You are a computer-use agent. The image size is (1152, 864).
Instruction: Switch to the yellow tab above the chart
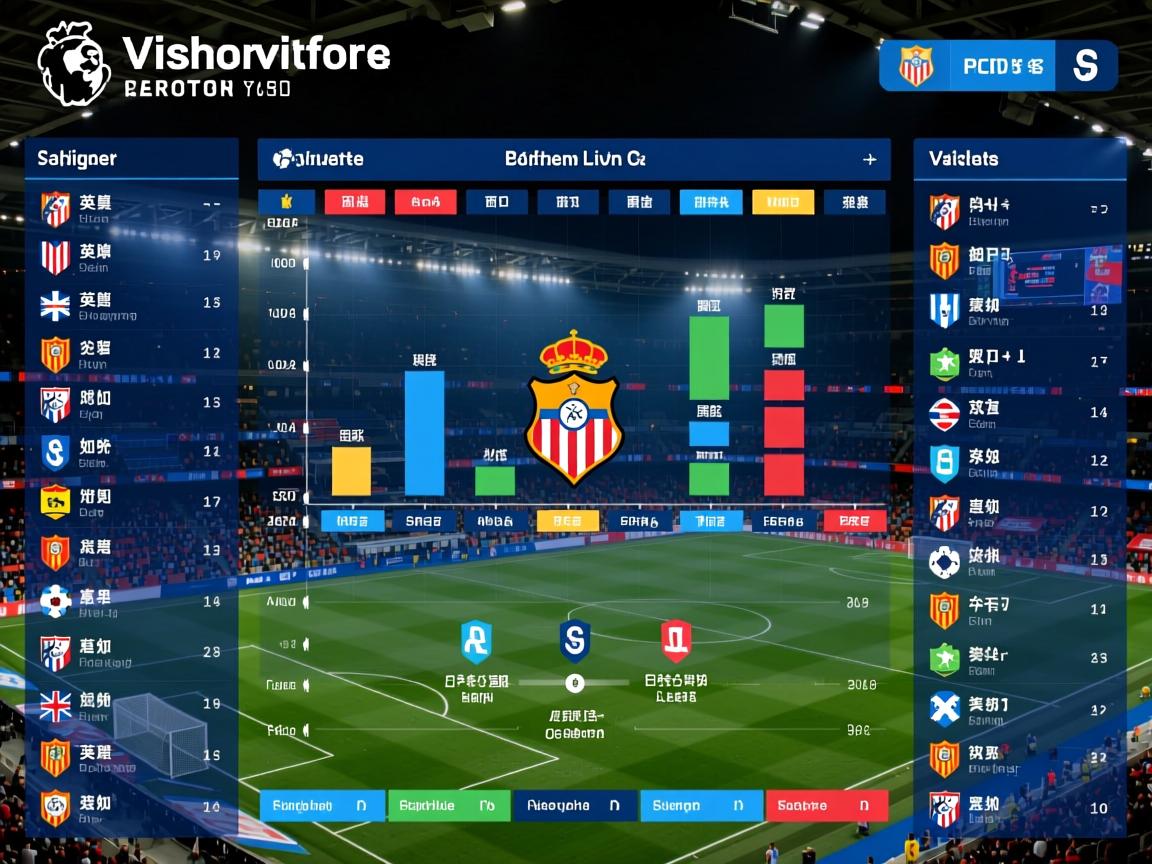(x=782, y=202)
